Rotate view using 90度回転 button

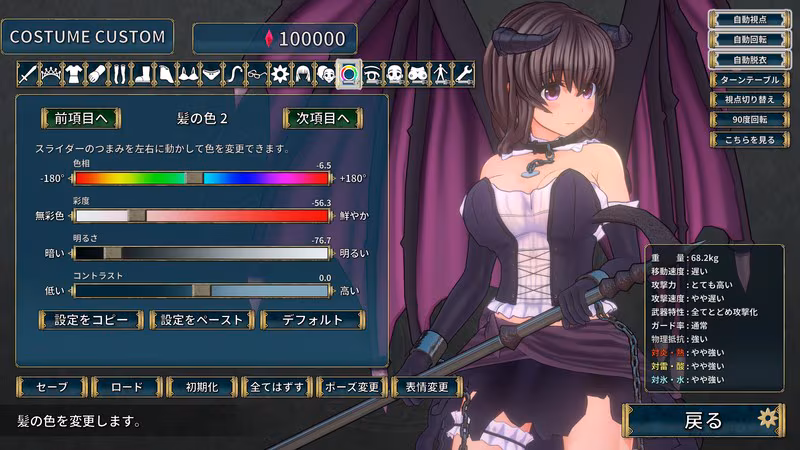pos(744,119)
